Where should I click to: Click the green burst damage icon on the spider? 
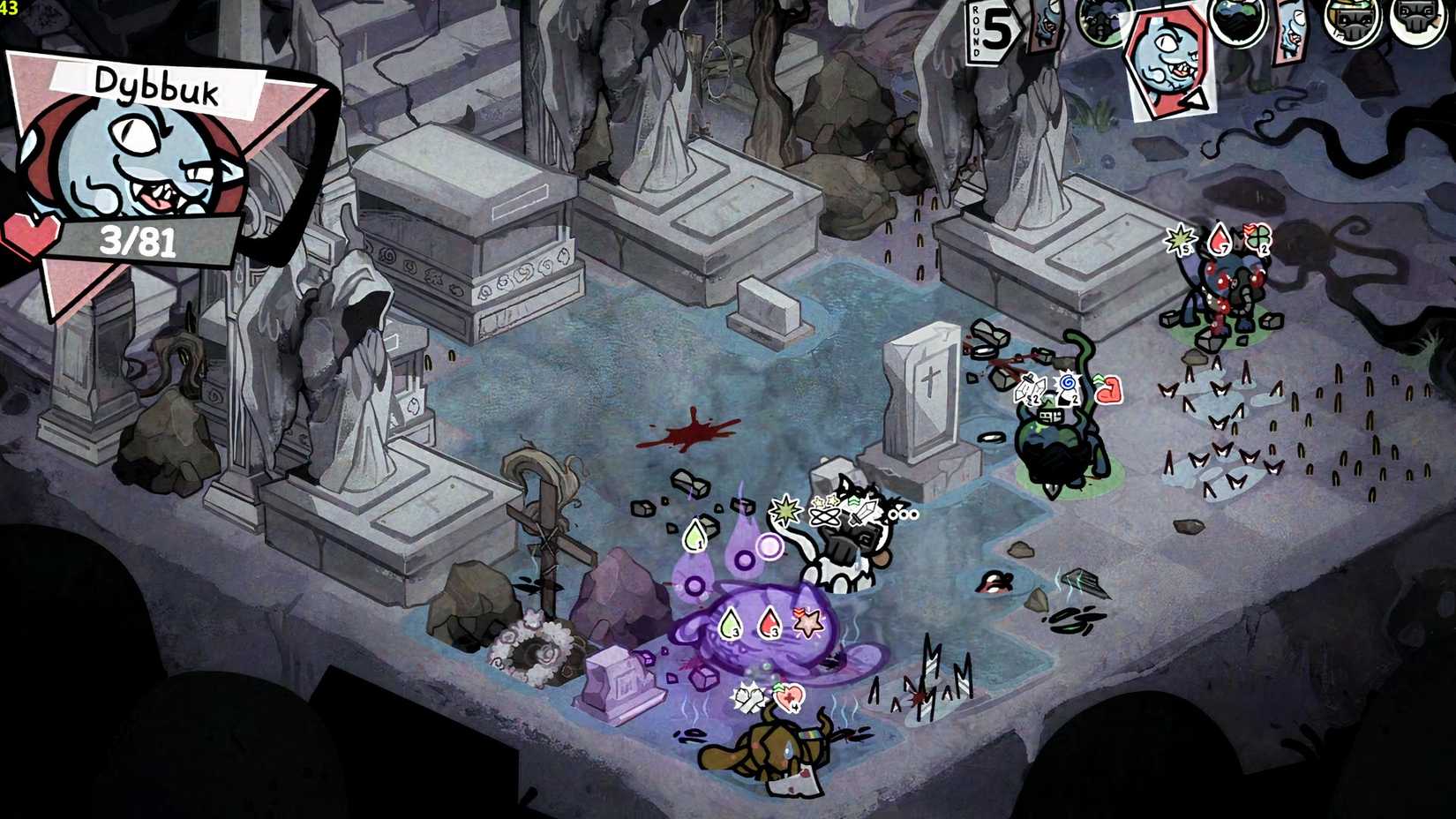(x=1180, y=240)
